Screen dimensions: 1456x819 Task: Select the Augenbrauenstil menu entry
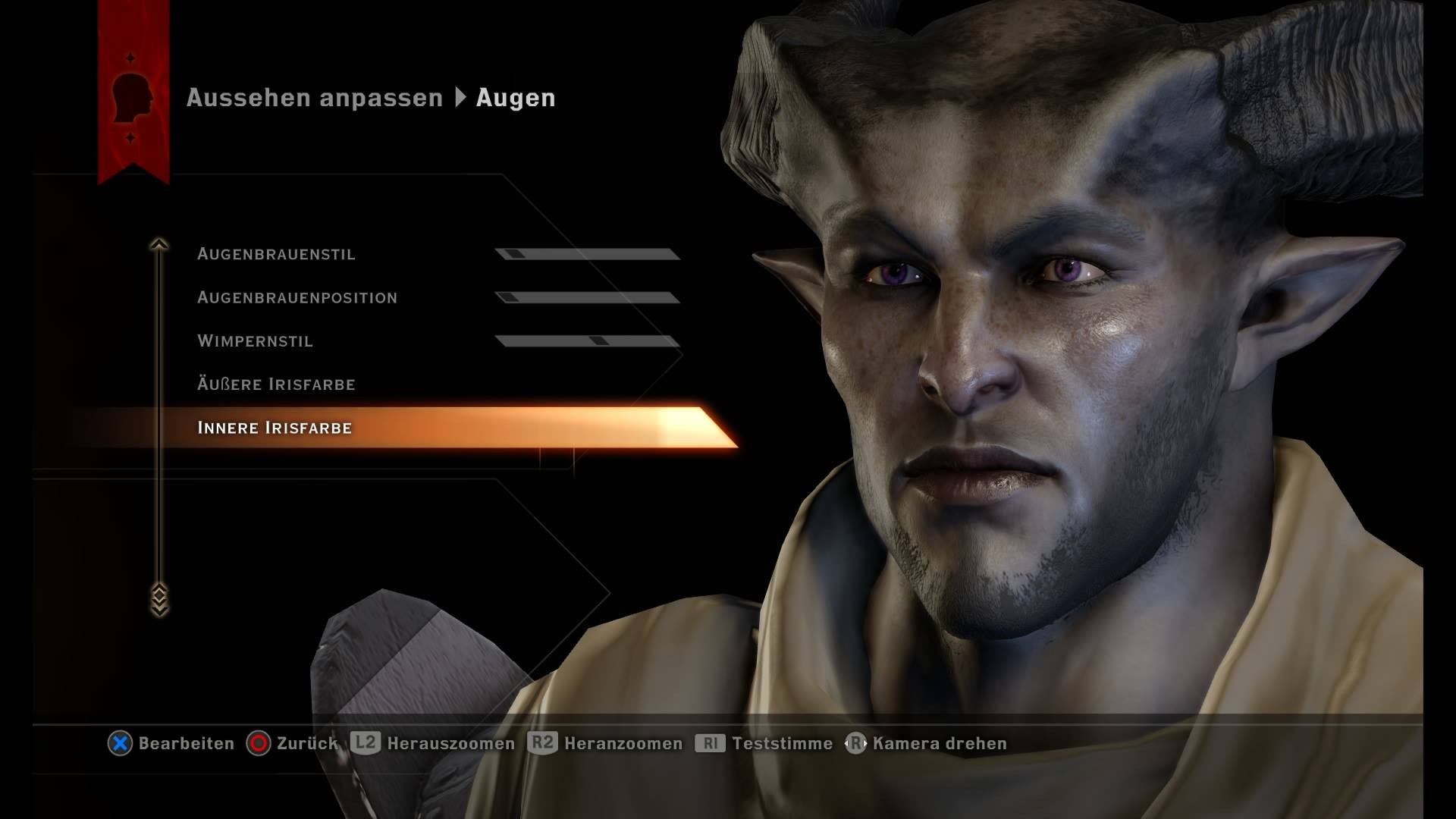tap(276, 254)
